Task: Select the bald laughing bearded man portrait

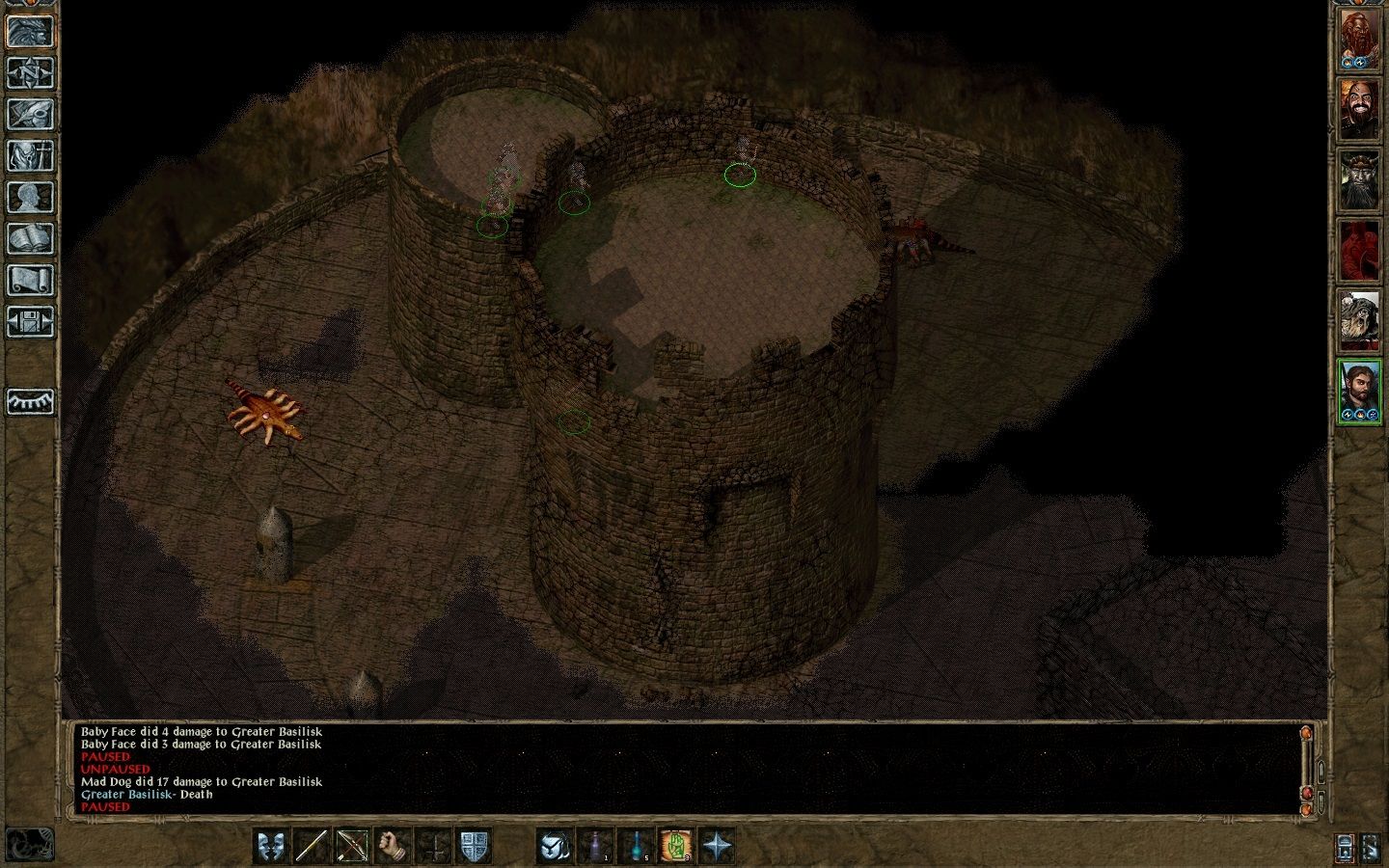Action: click(x=1359, y=110)
